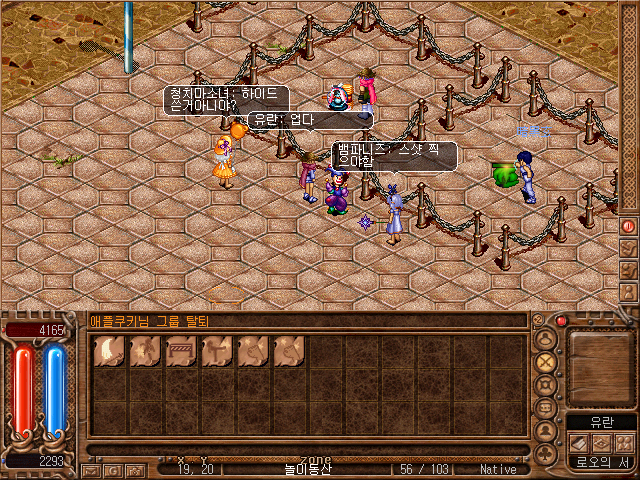Click the red pause side button
640x480 pixels.
pyautogui.click(x=629, y=226)
